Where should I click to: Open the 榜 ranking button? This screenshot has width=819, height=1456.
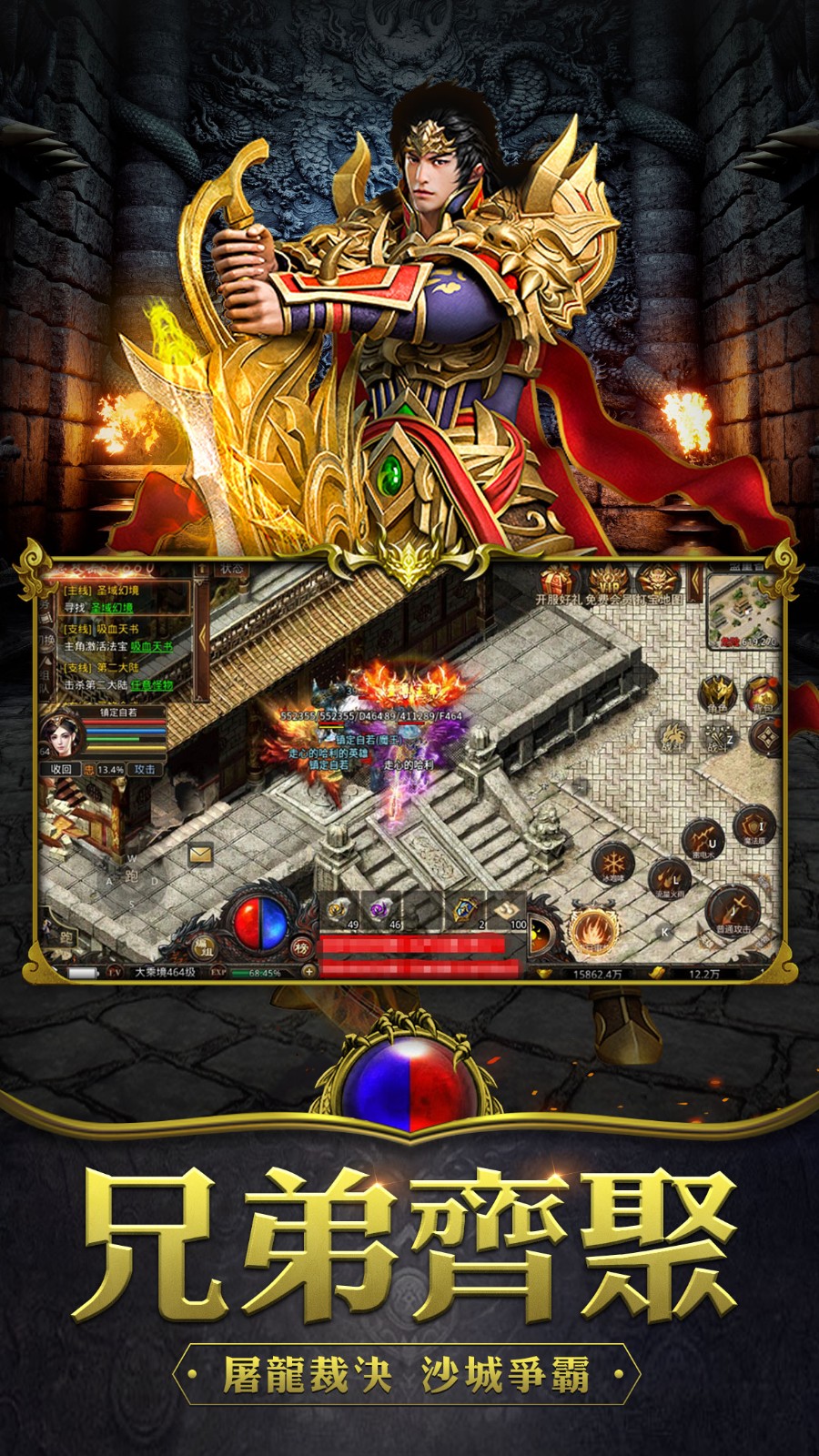coord(302,947)
